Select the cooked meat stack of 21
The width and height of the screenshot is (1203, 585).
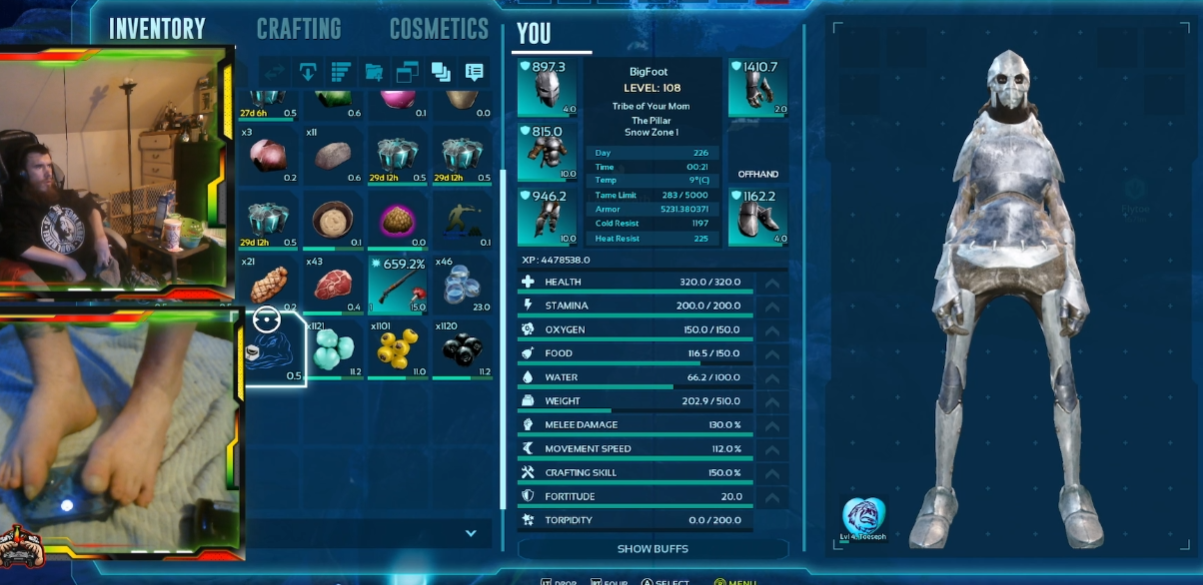click(x=270, y=284)
